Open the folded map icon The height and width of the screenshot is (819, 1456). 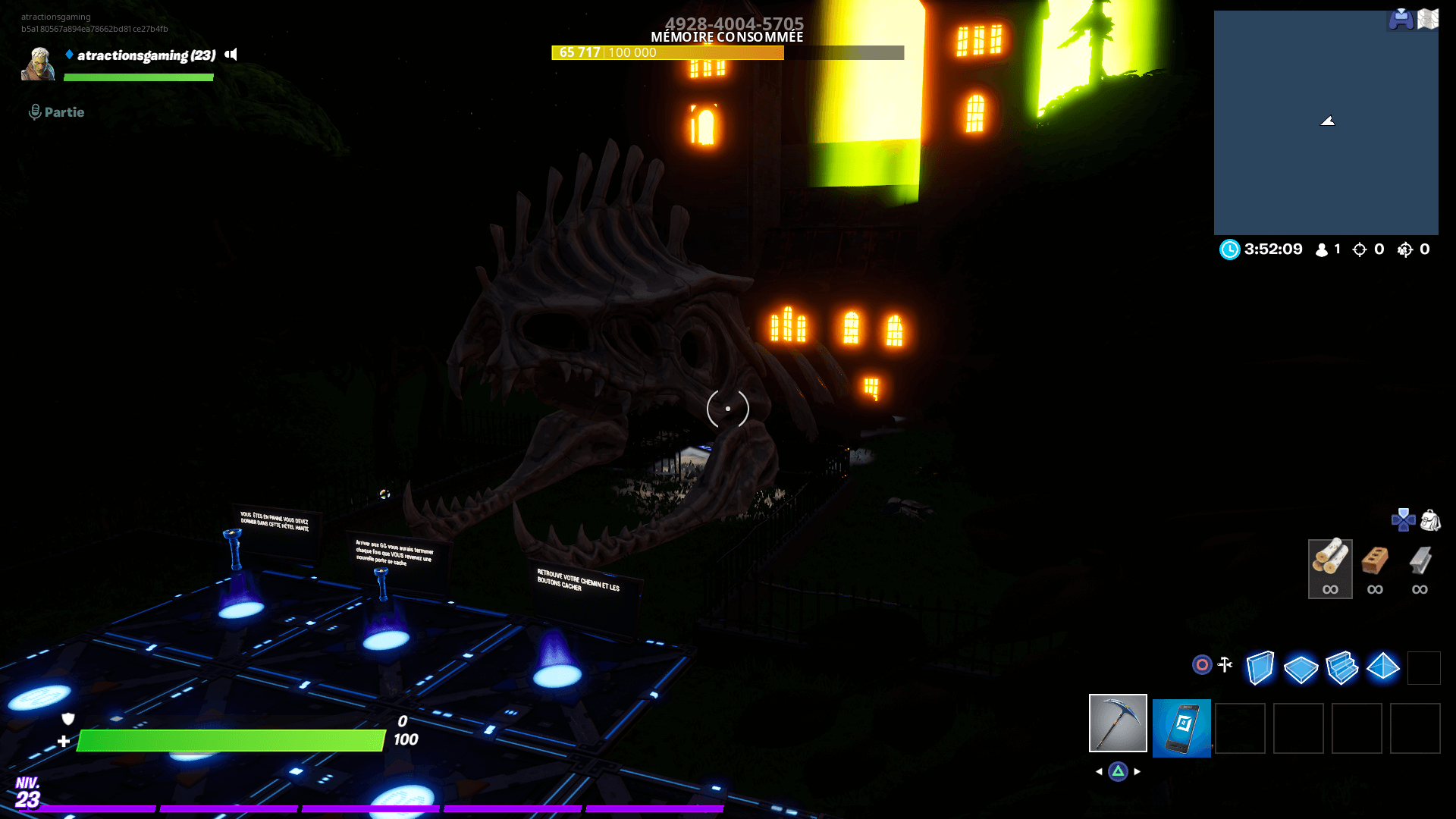[1428, 19]
